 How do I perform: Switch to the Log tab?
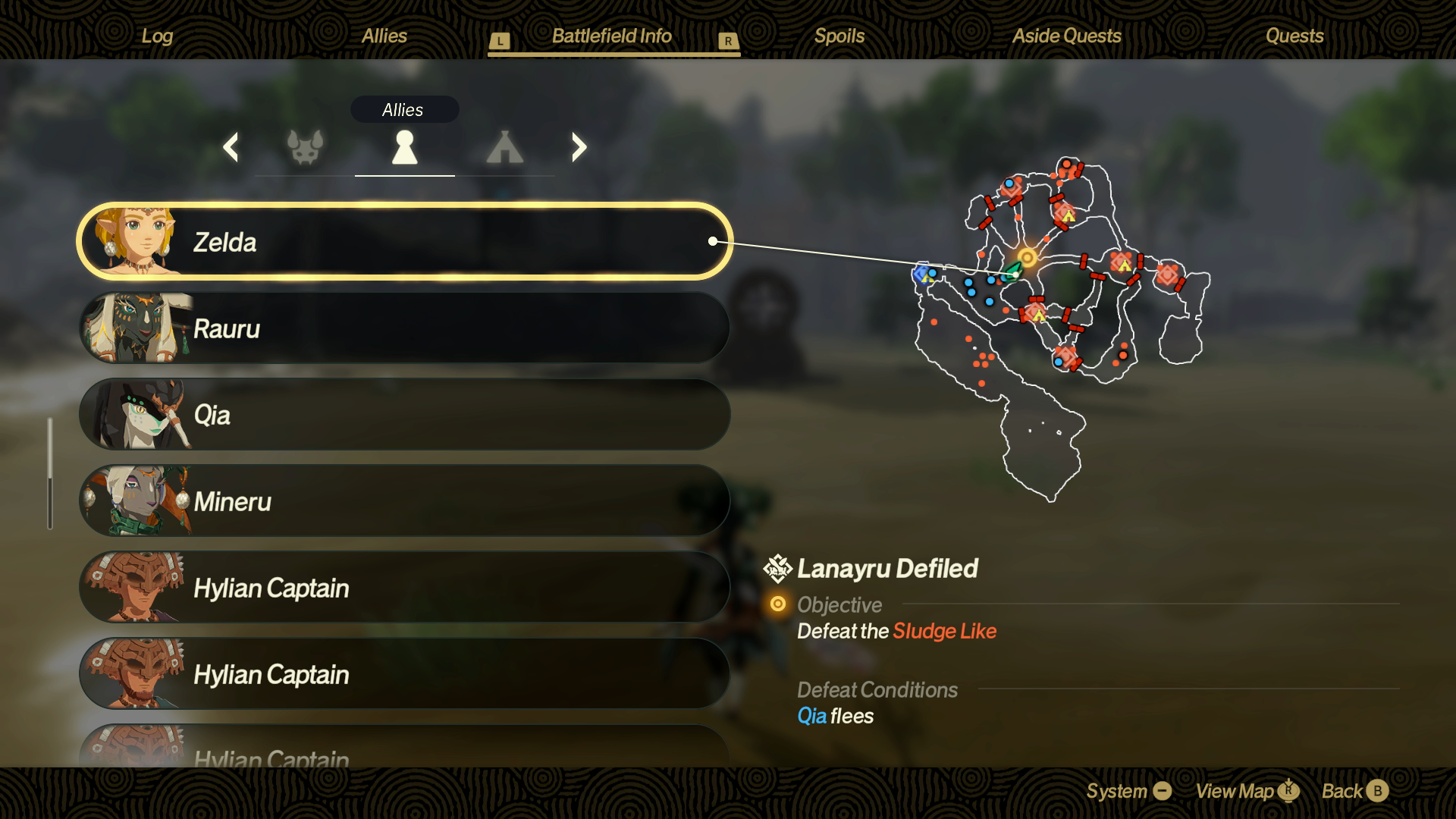coord(157,36)
